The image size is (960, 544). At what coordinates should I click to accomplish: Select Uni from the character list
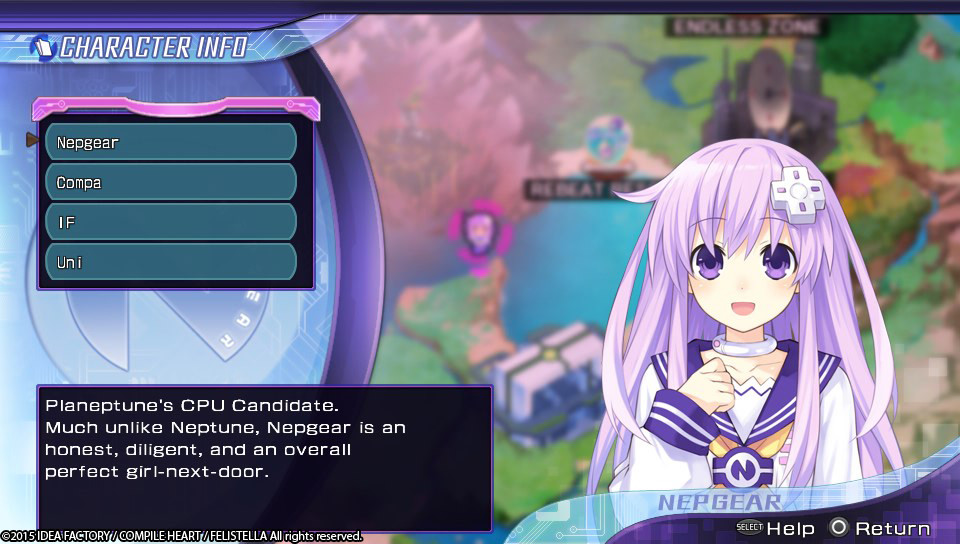coord(171,262)
